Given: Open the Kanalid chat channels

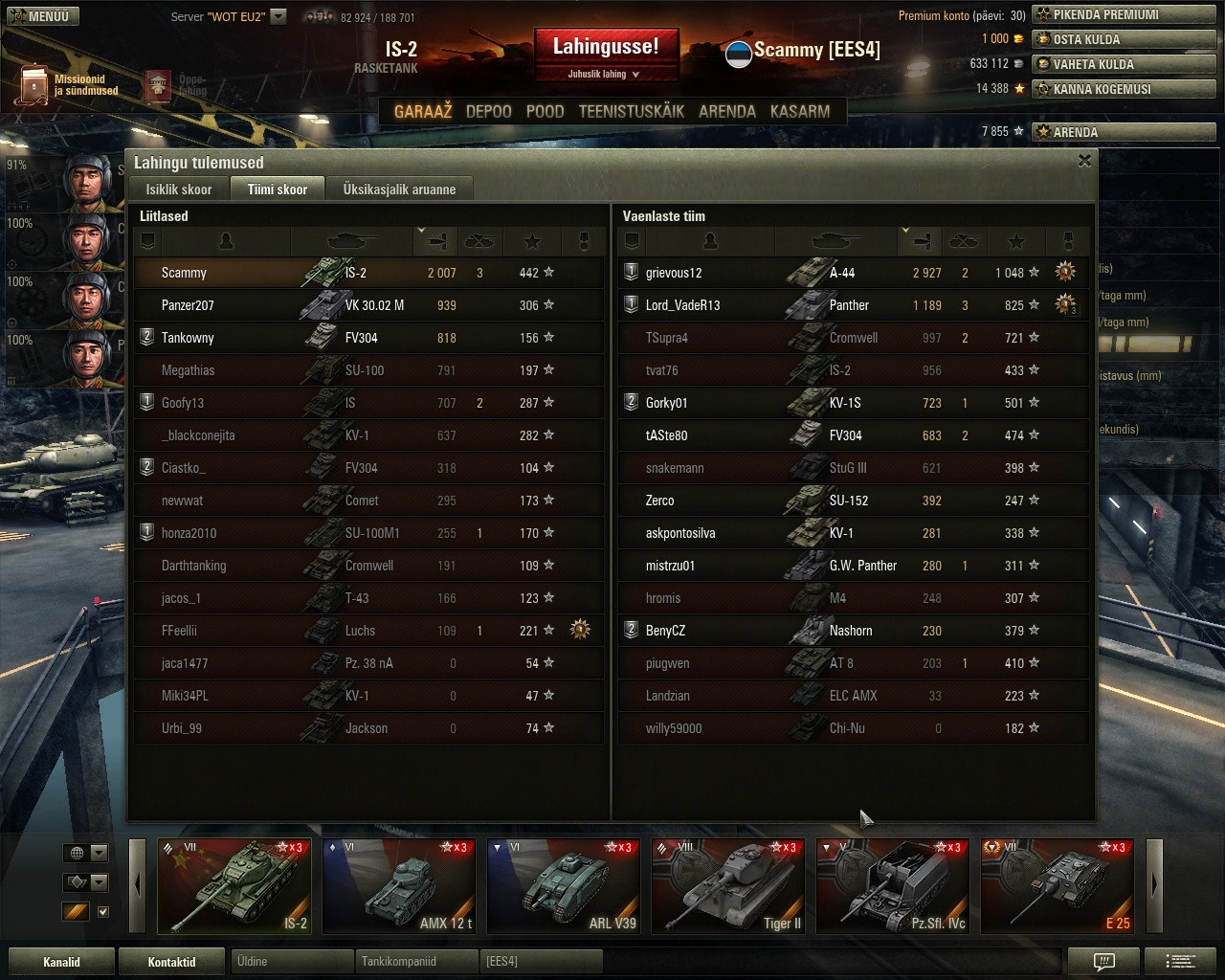Looking at the screenshot, I should pos(61,962).
